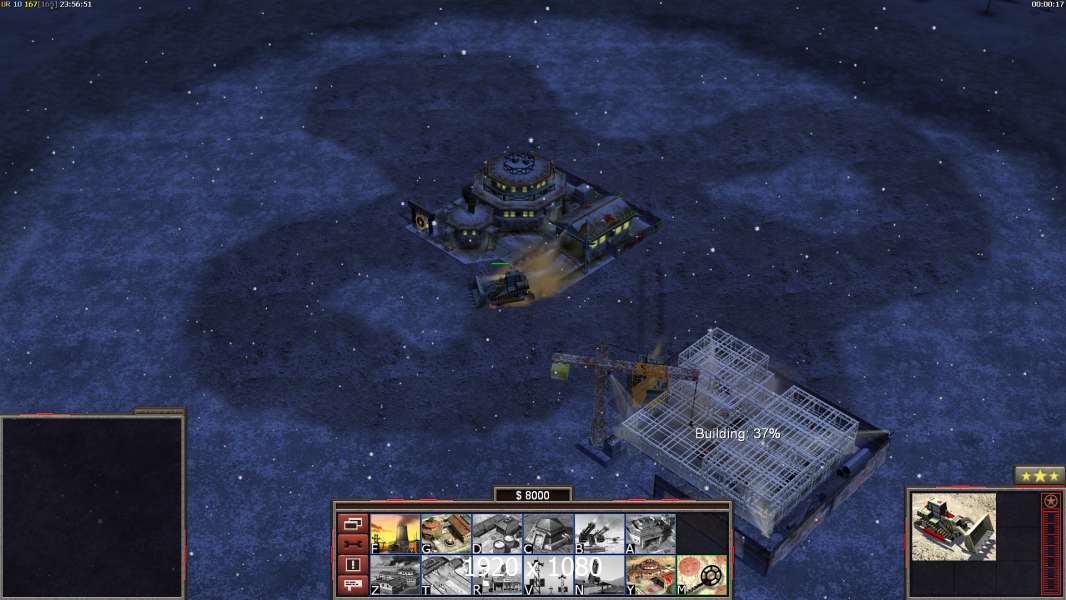Select the Bunker build icon (C)
Viewport: 1066px width, 600px height.
point(548,534)
